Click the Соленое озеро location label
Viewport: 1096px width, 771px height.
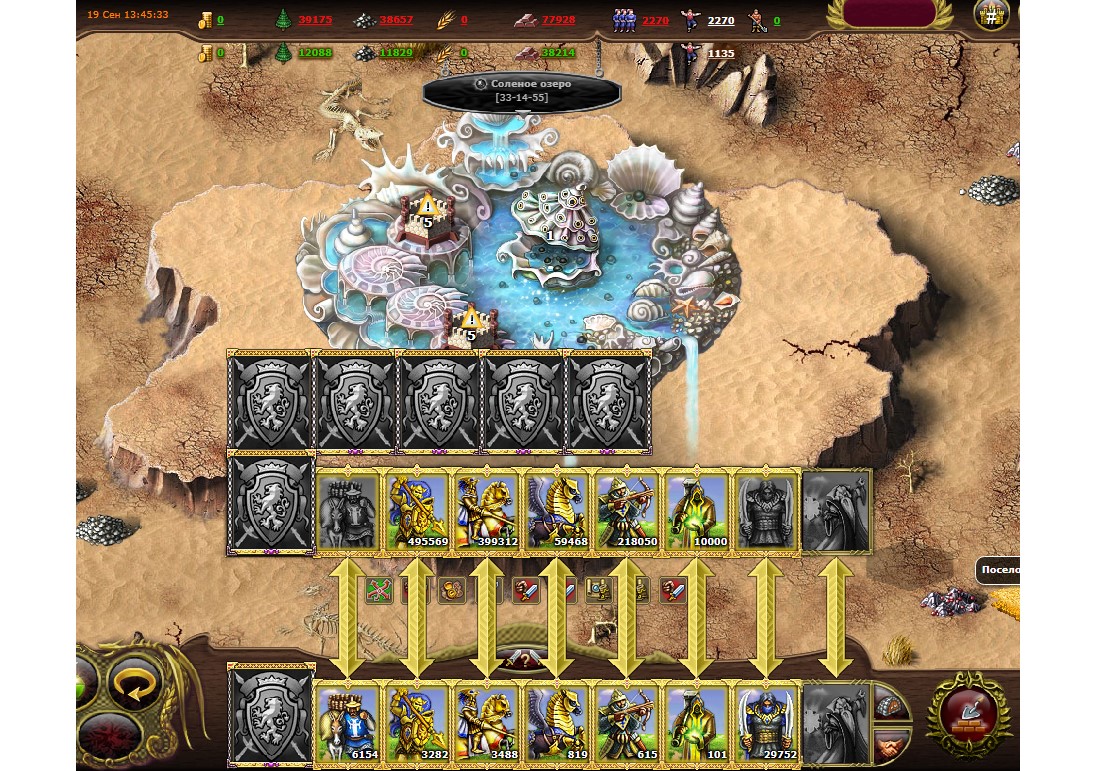click(522, 90)
